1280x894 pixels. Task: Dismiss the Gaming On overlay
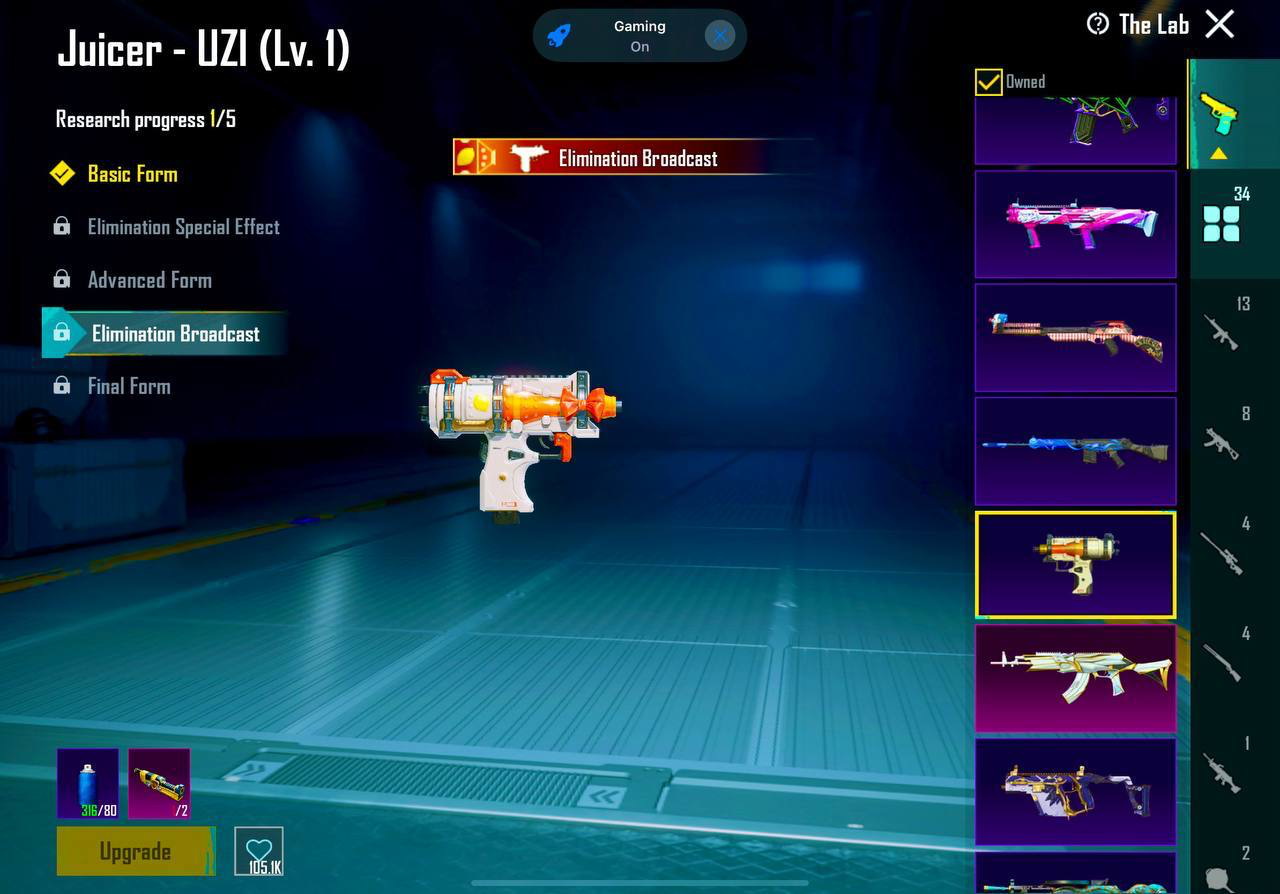pyautogui.click(x=720, y=36)
